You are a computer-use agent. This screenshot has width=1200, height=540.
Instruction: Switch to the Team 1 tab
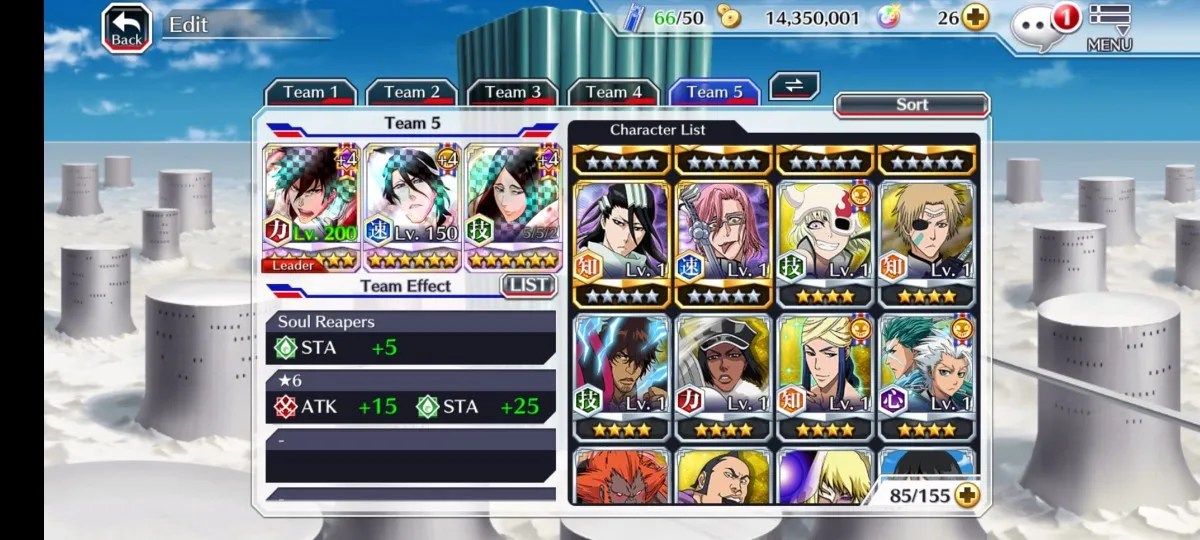click(x=310, y=92)
